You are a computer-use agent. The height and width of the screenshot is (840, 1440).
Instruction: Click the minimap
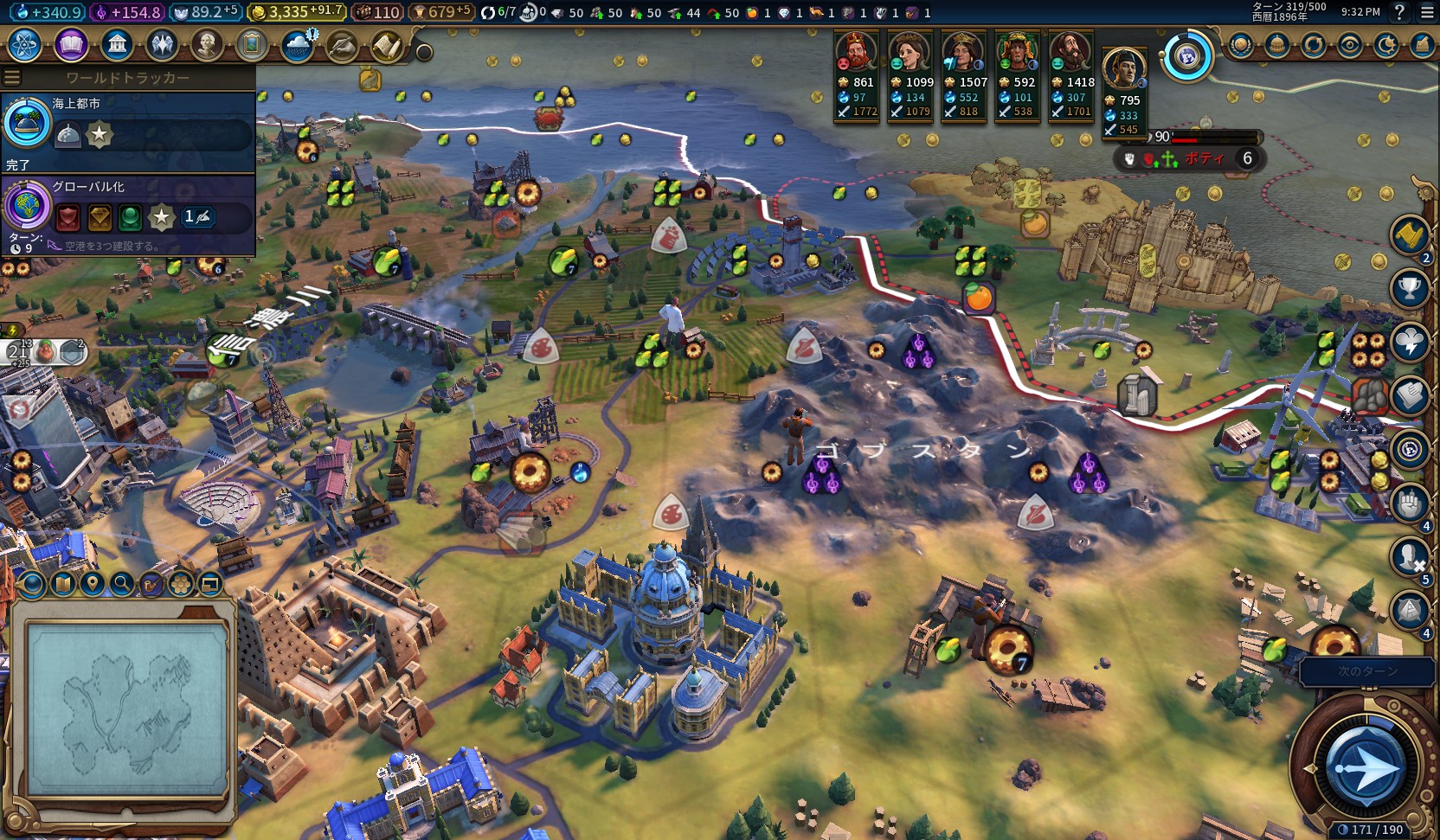[x=127, y=709]
